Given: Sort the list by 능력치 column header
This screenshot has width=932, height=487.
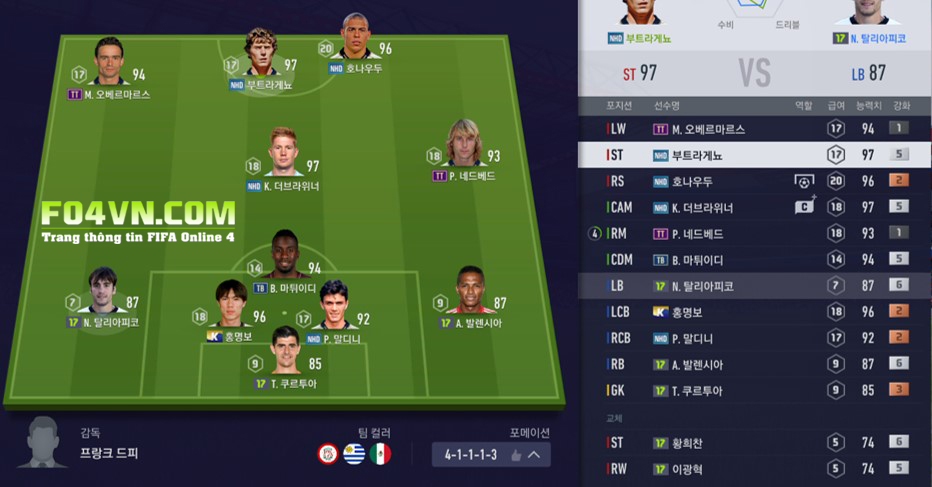Looking at the screenshot, I should click(869, 105).
